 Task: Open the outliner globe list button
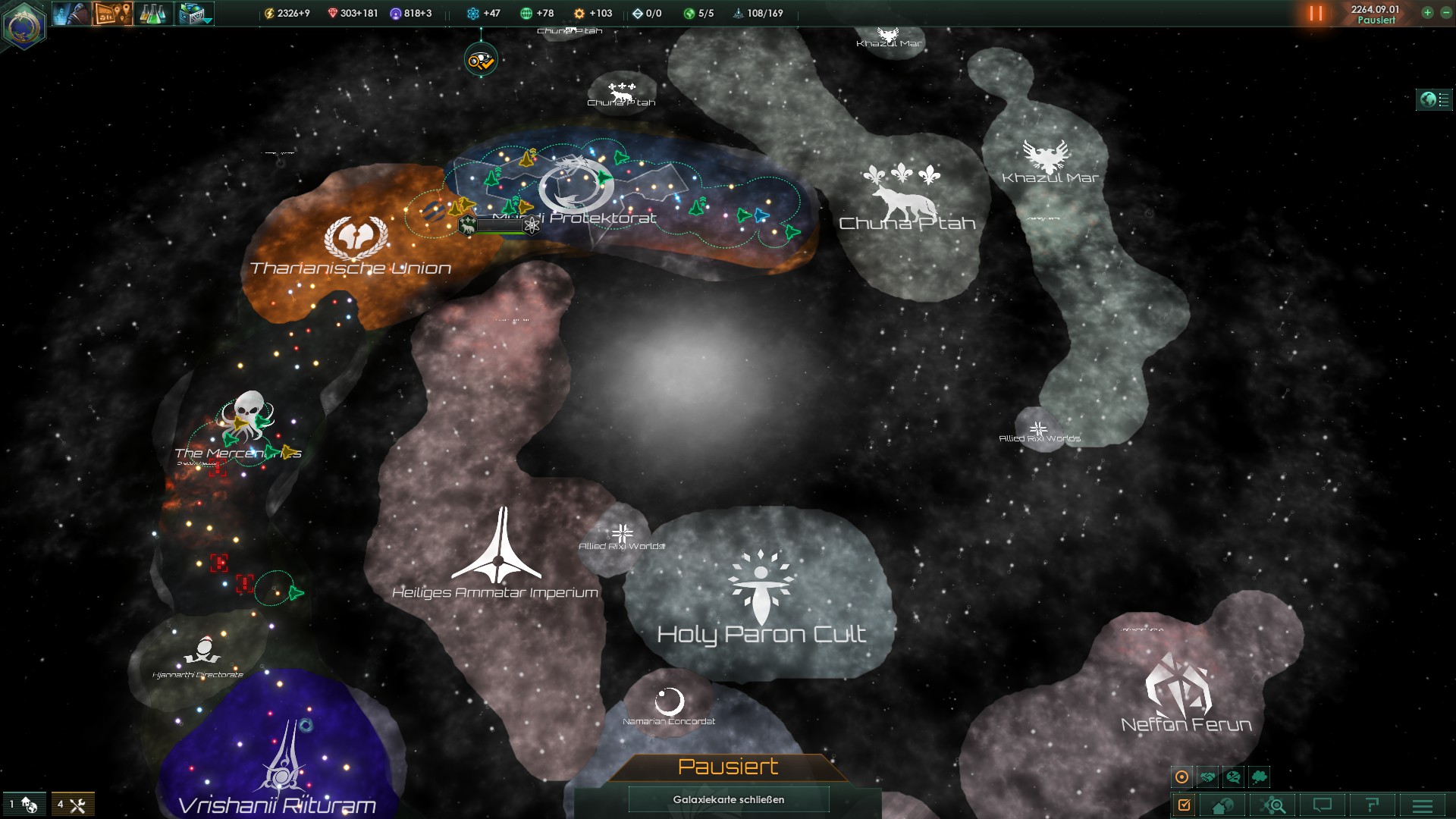coord(1434,99)
